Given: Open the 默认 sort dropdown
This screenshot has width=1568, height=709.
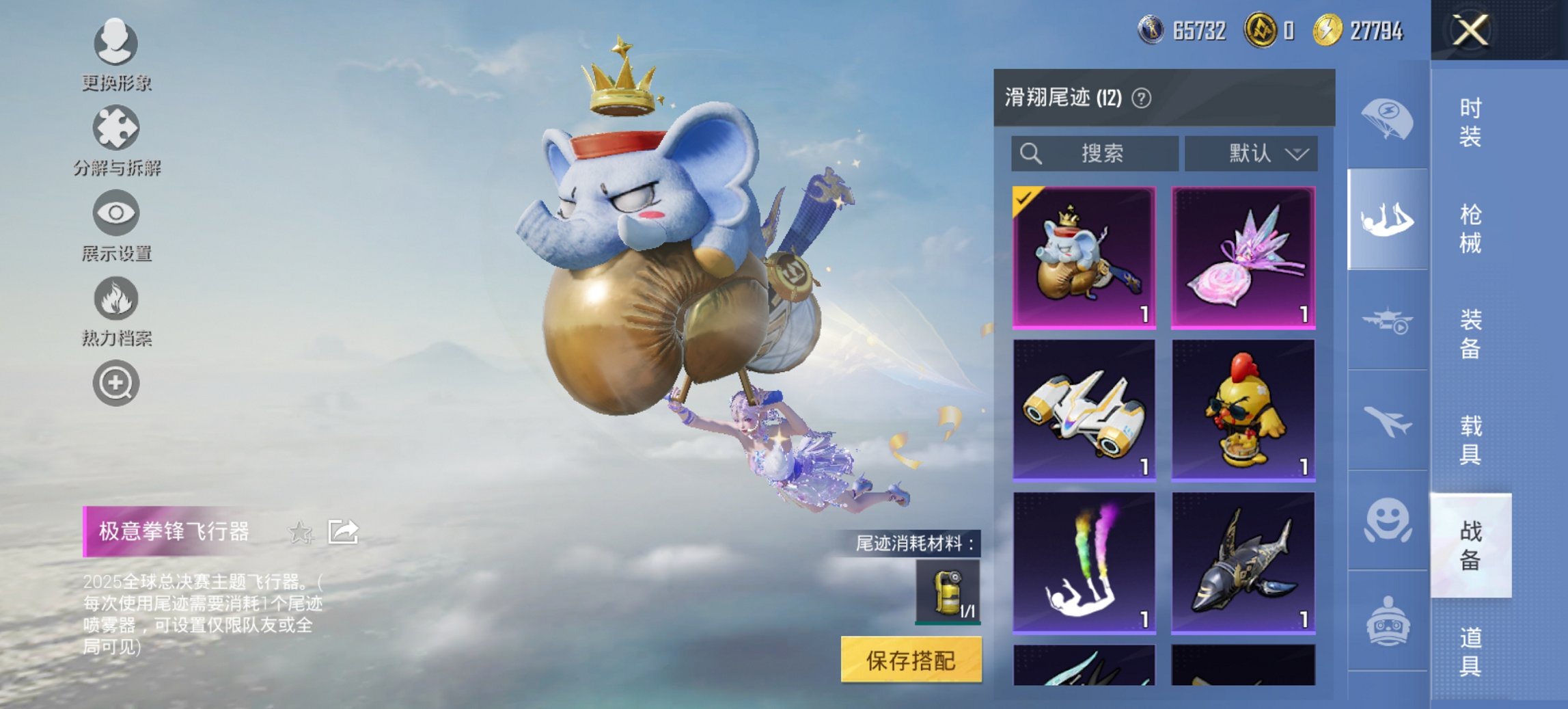Looking at the screenshot, I should point(1250,154).
